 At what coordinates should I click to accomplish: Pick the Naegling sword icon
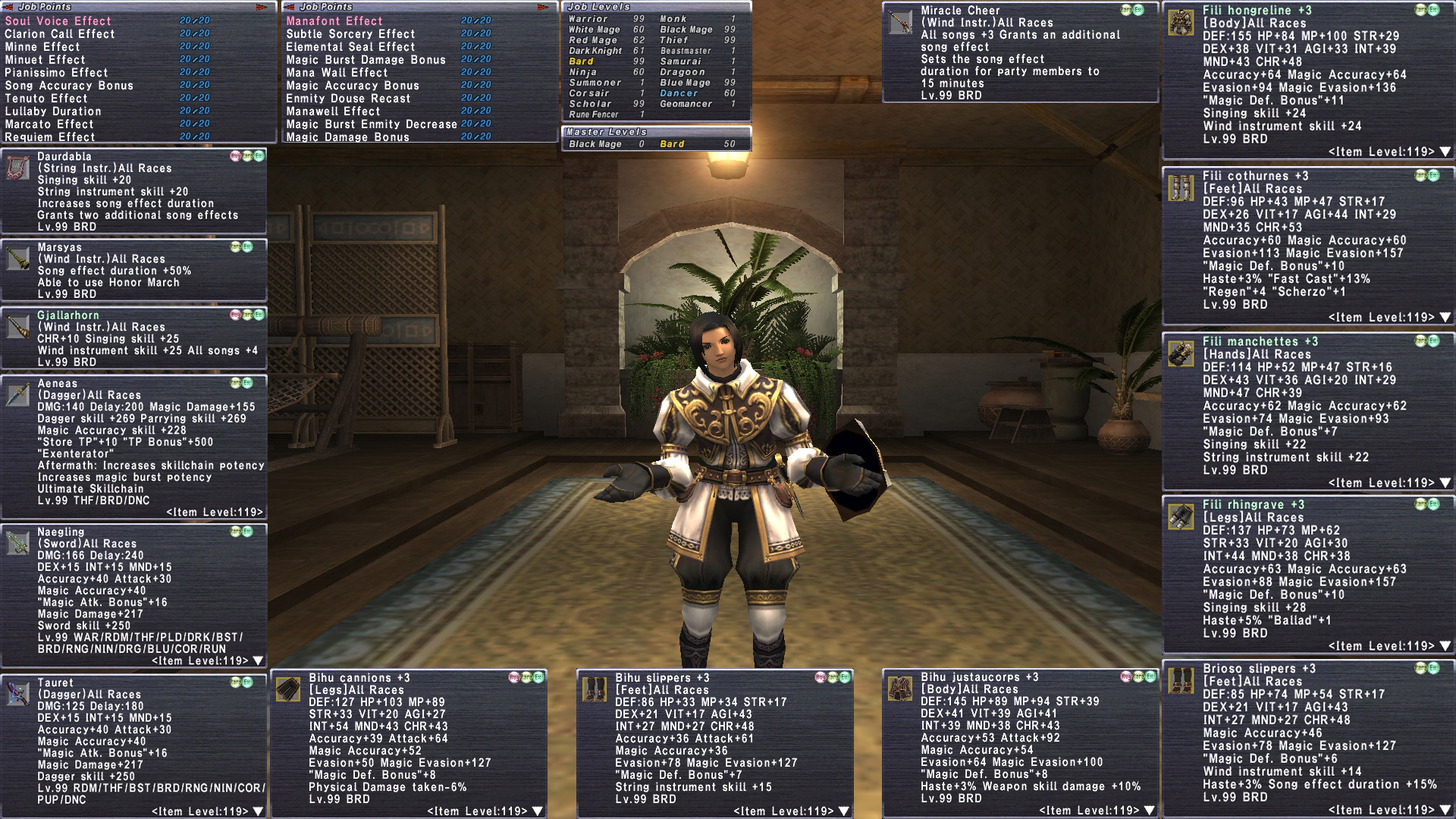18,543
